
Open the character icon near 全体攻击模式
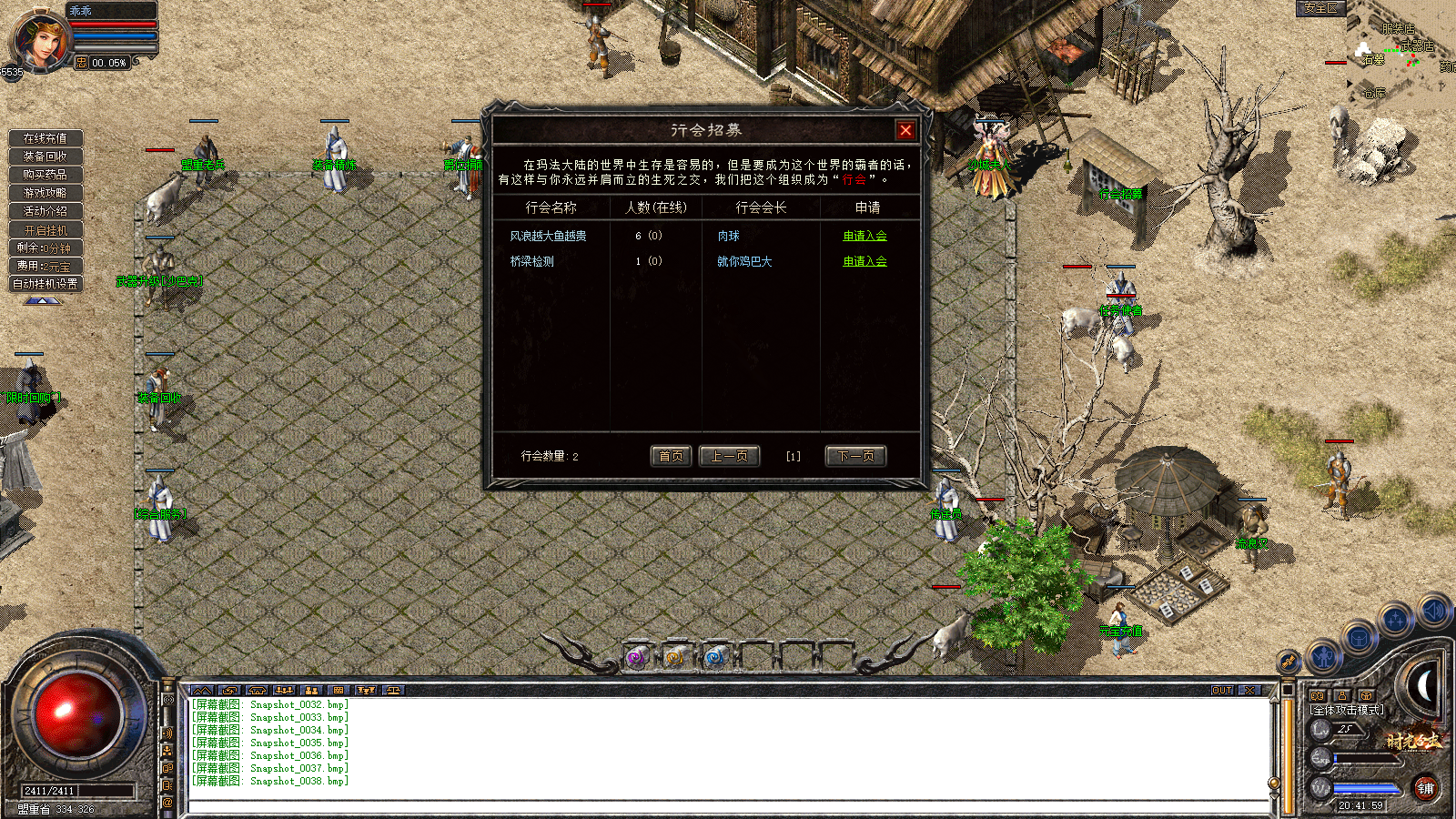pyautogui.click(x=1342, y=696)
